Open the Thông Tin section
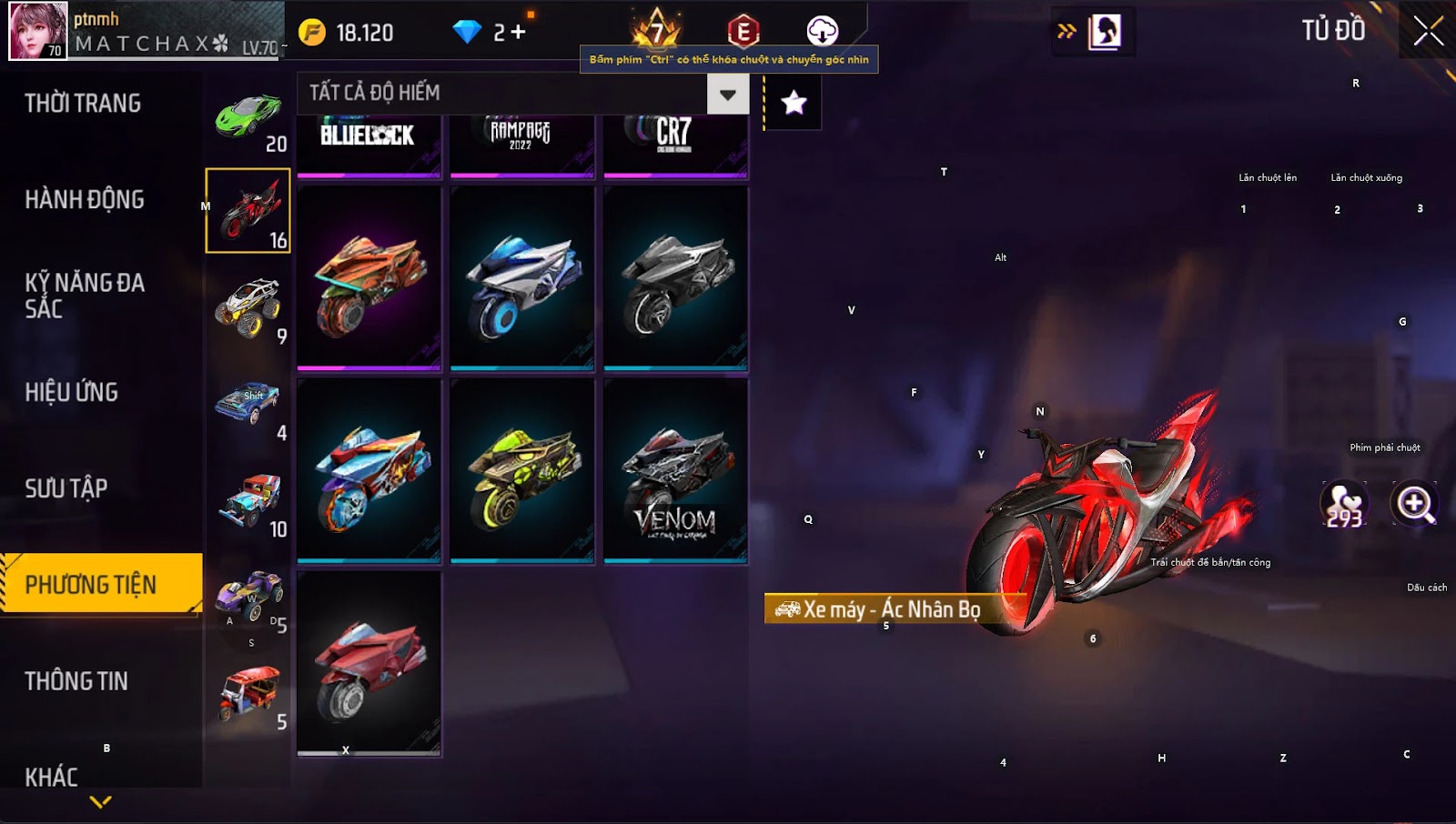 pyautogui.click(x=76, y=681)
